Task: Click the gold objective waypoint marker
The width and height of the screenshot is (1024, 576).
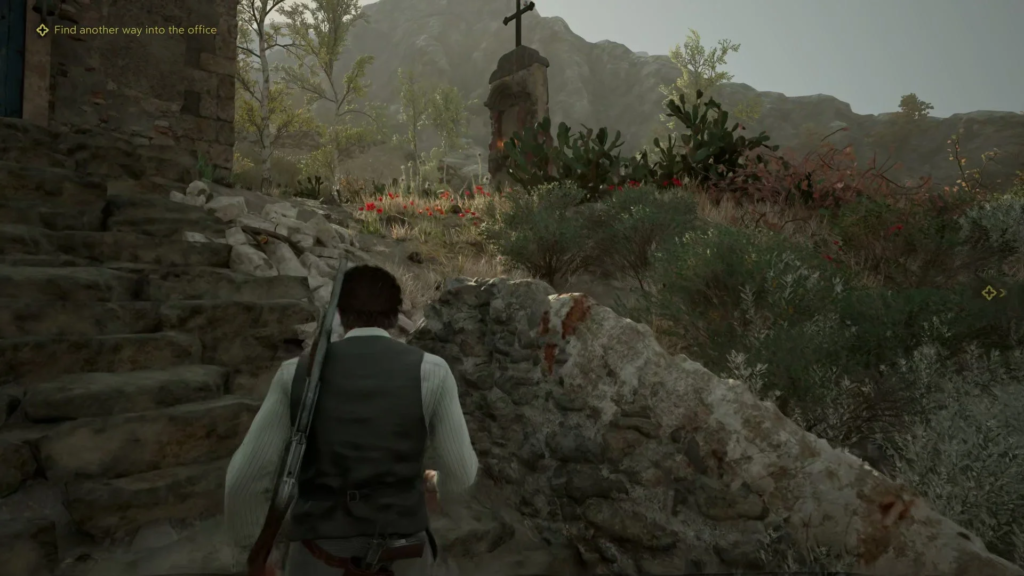Action: tap(989, 293)
